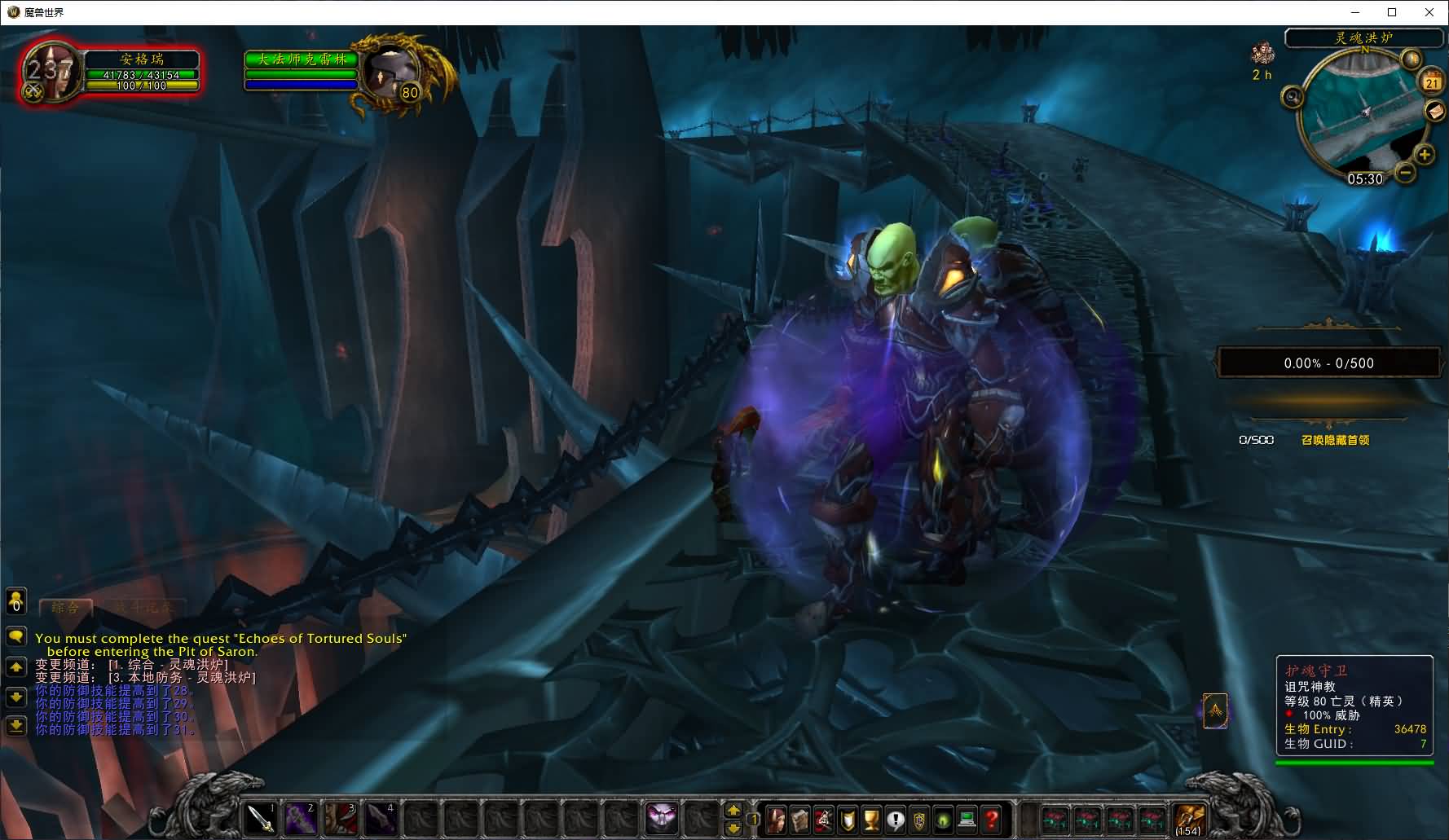The width and height of the screenshot is (1449, 840).
Task: Open the calendar showing day 21
Action: pyautogui.click(x=1432, y=81)
